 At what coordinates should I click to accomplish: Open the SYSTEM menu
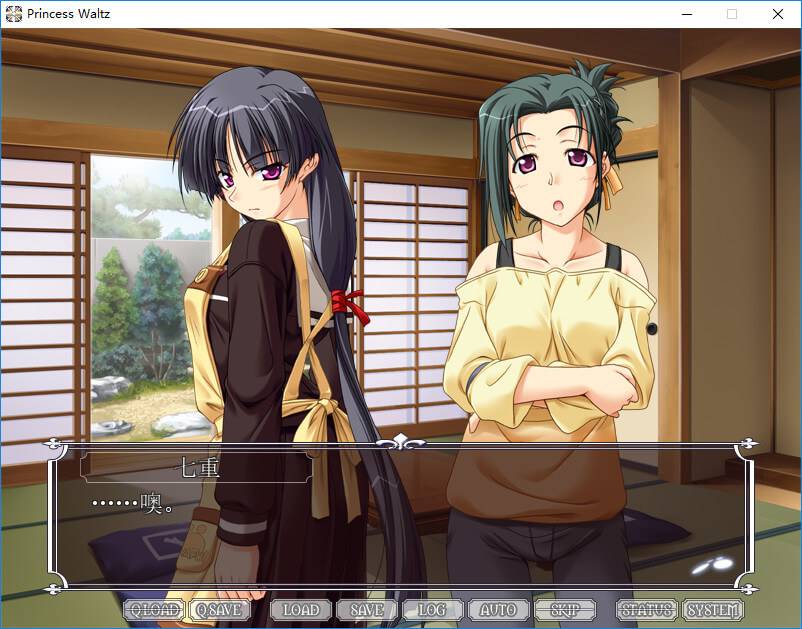click(x=713, y=609)
